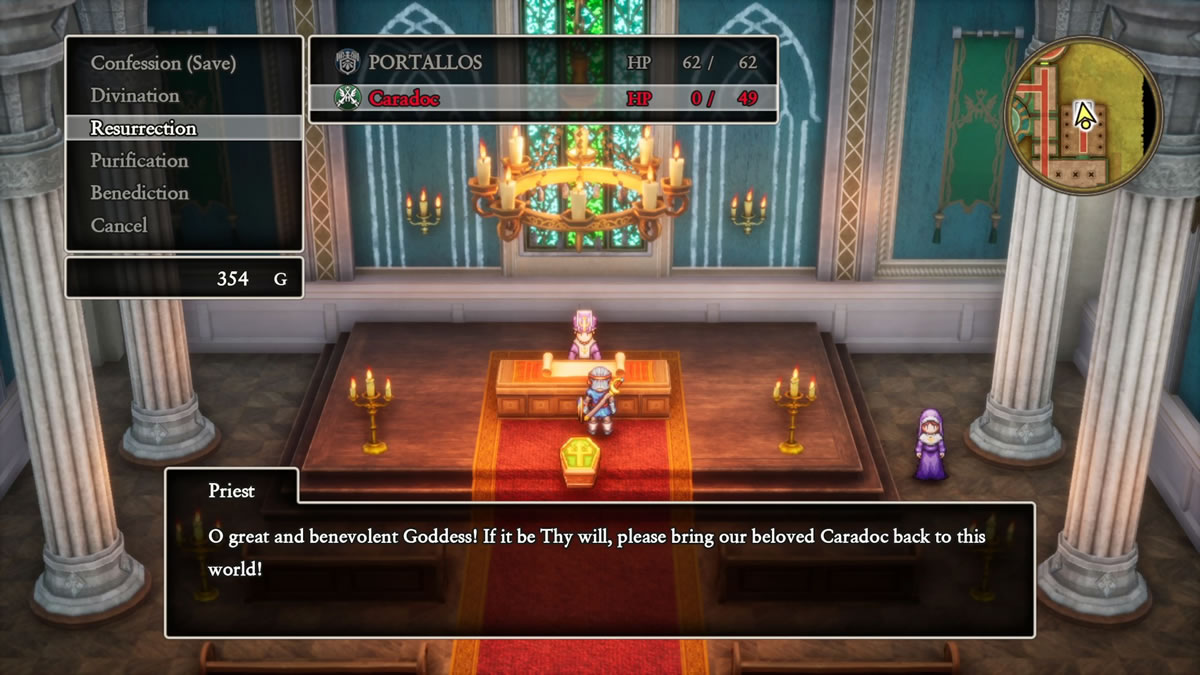
Task: Cancel out of the church menu
Action: (x=119, y=226)
